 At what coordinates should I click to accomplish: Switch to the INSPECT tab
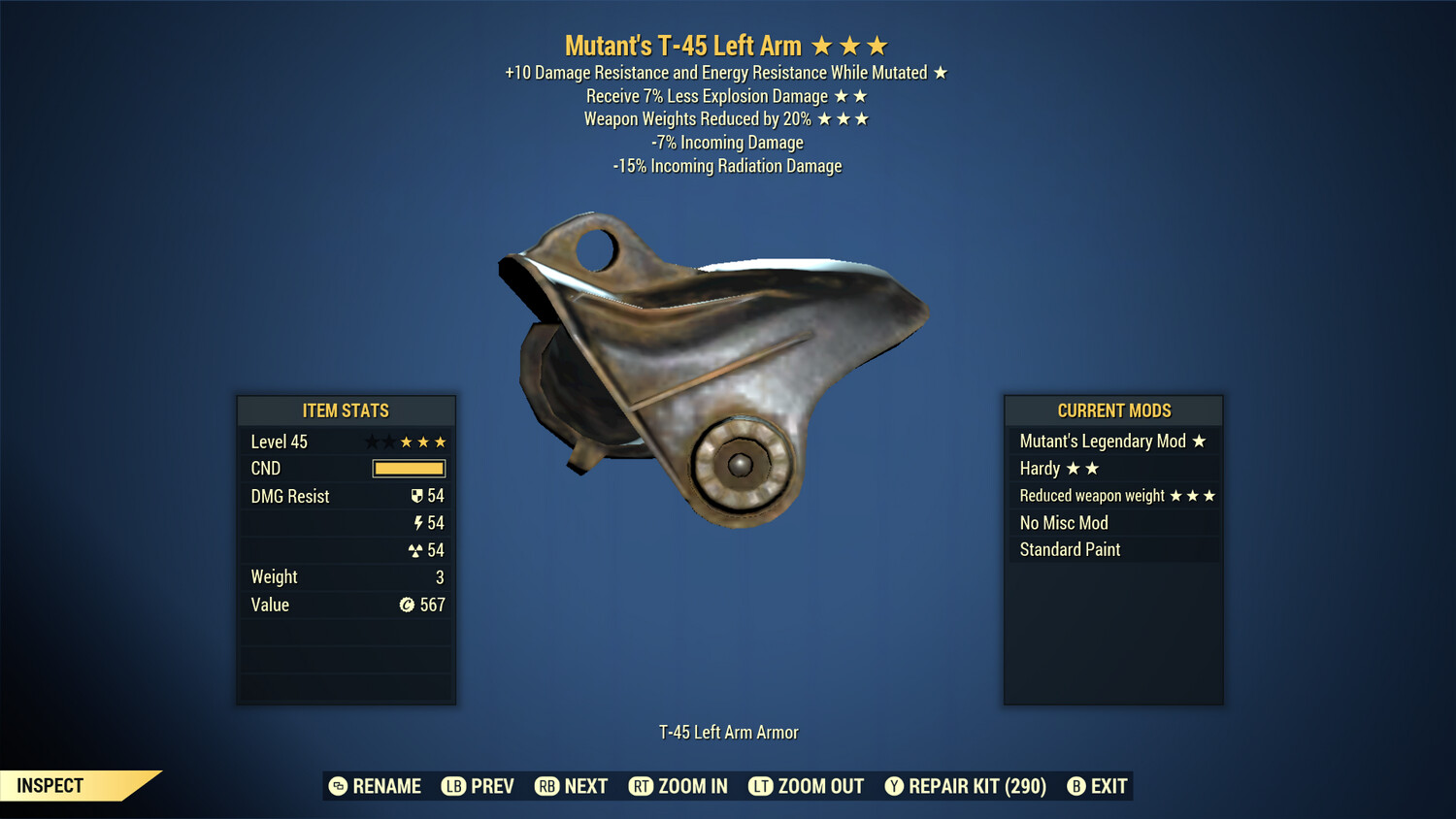(x=50, y=785)
